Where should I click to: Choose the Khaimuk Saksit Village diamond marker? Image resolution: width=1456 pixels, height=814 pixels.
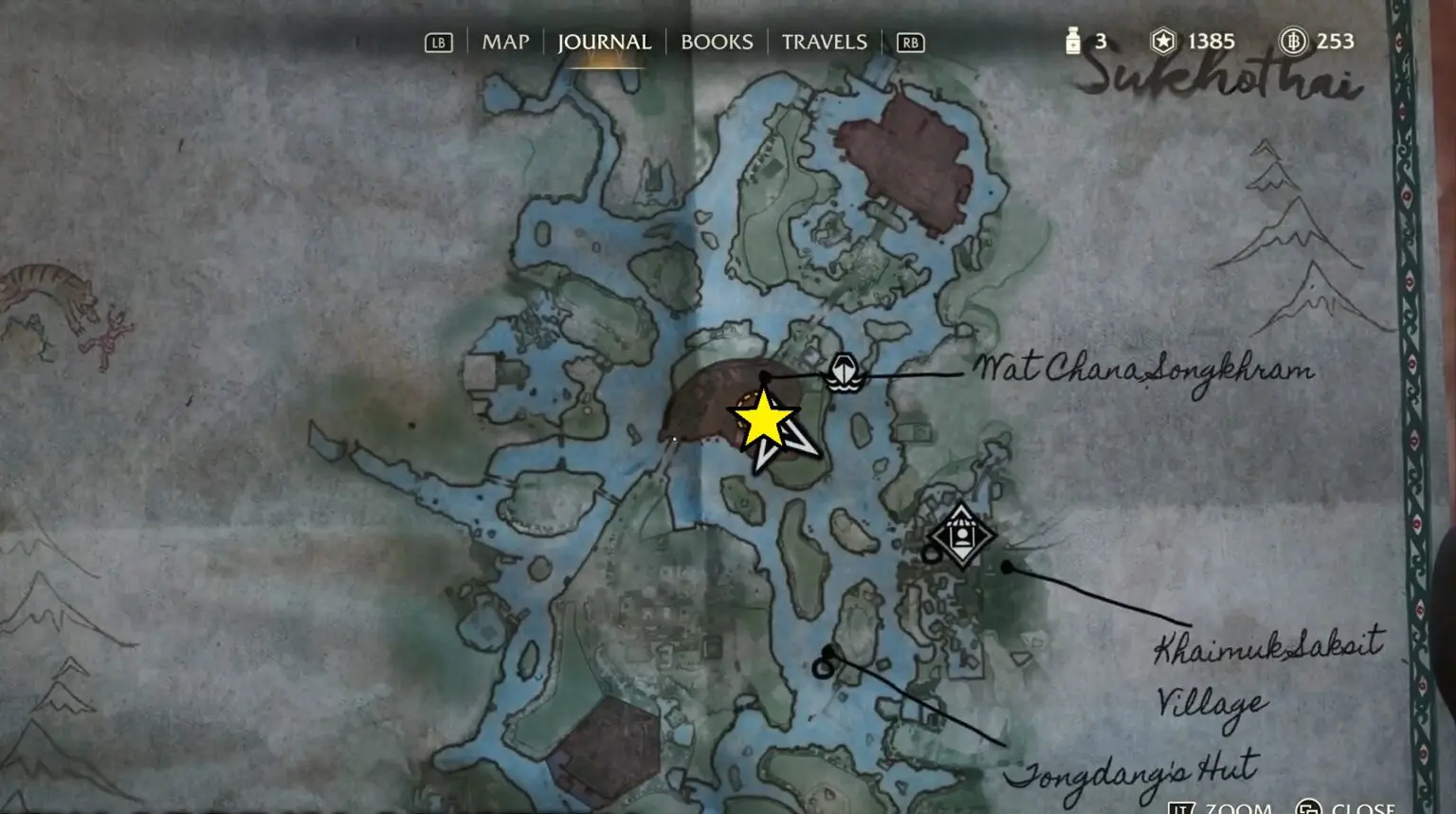click(961, 535)
